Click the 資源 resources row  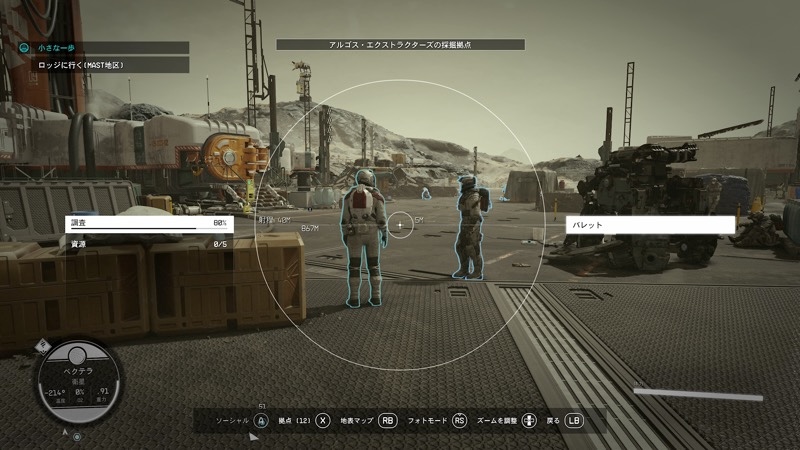point(147,243)
